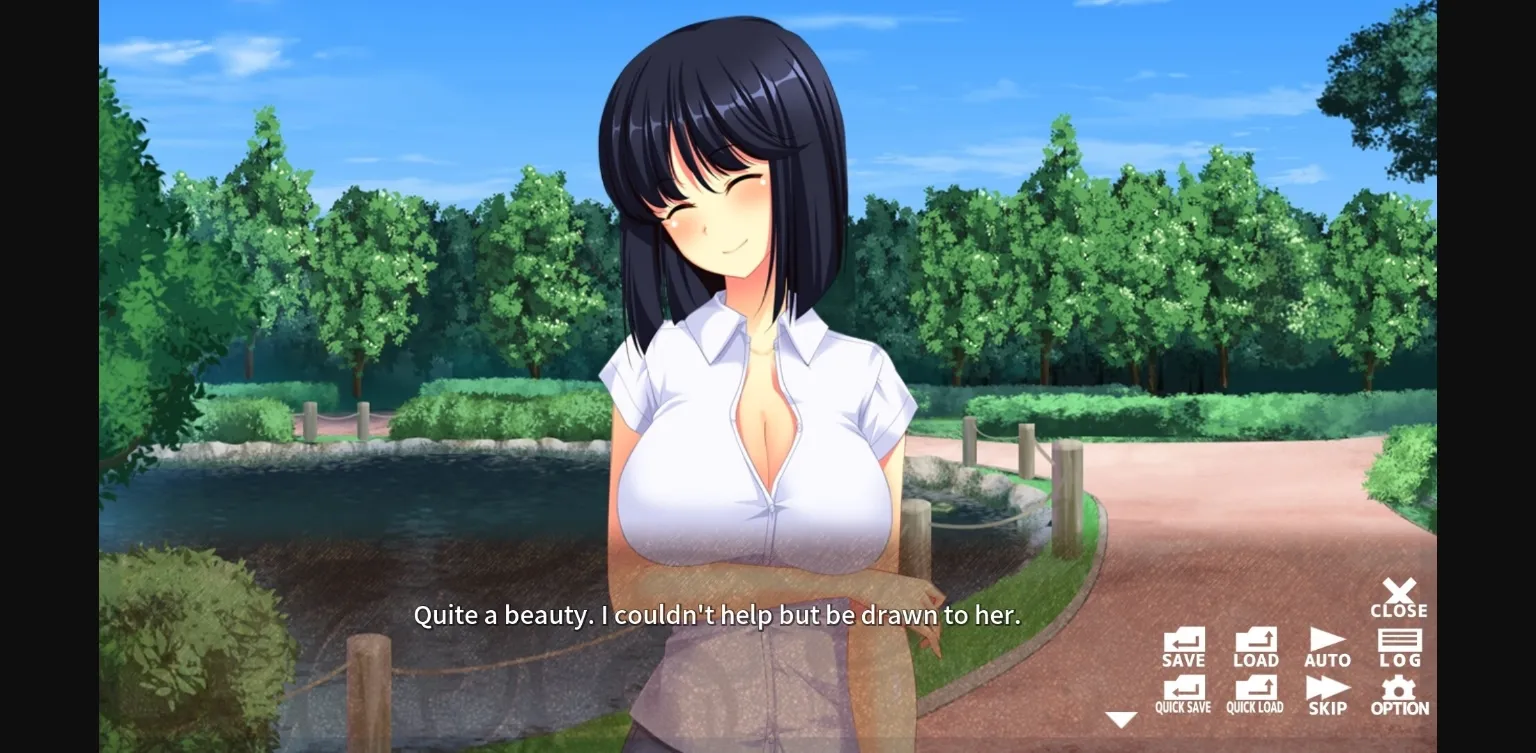The image size is (1536, 753).
Task: Click the SKIP fast-forward icon
Action: pyautogui.click(x=1328, y=692)
